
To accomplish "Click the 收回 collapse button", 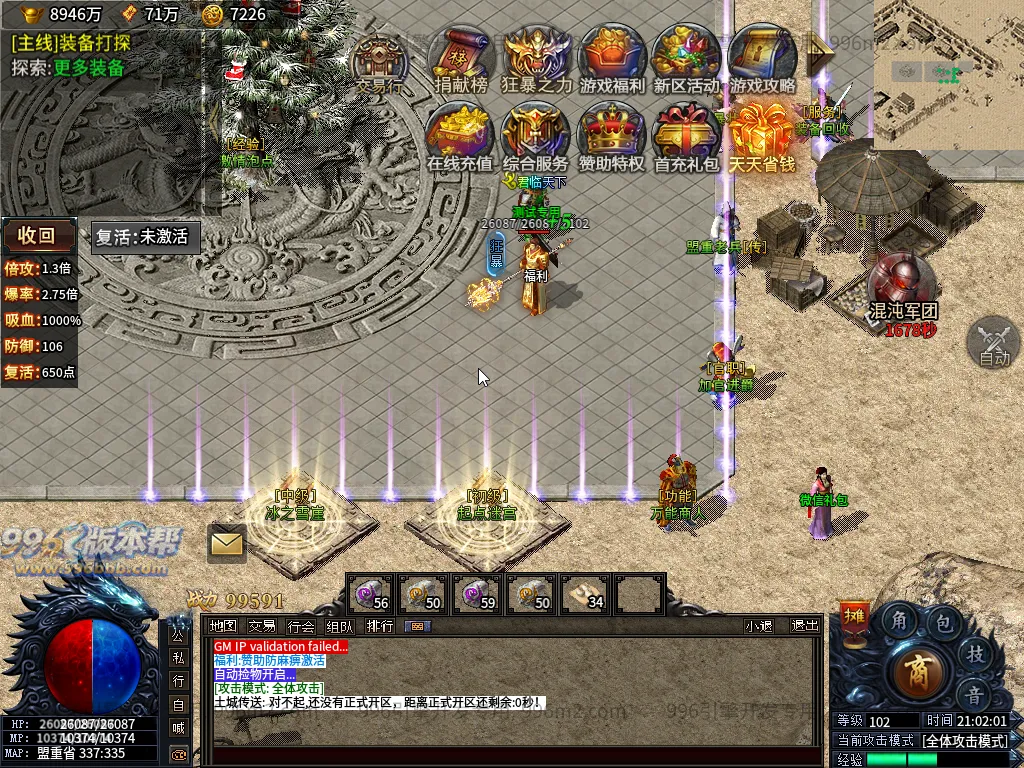I will pos(38,236).
